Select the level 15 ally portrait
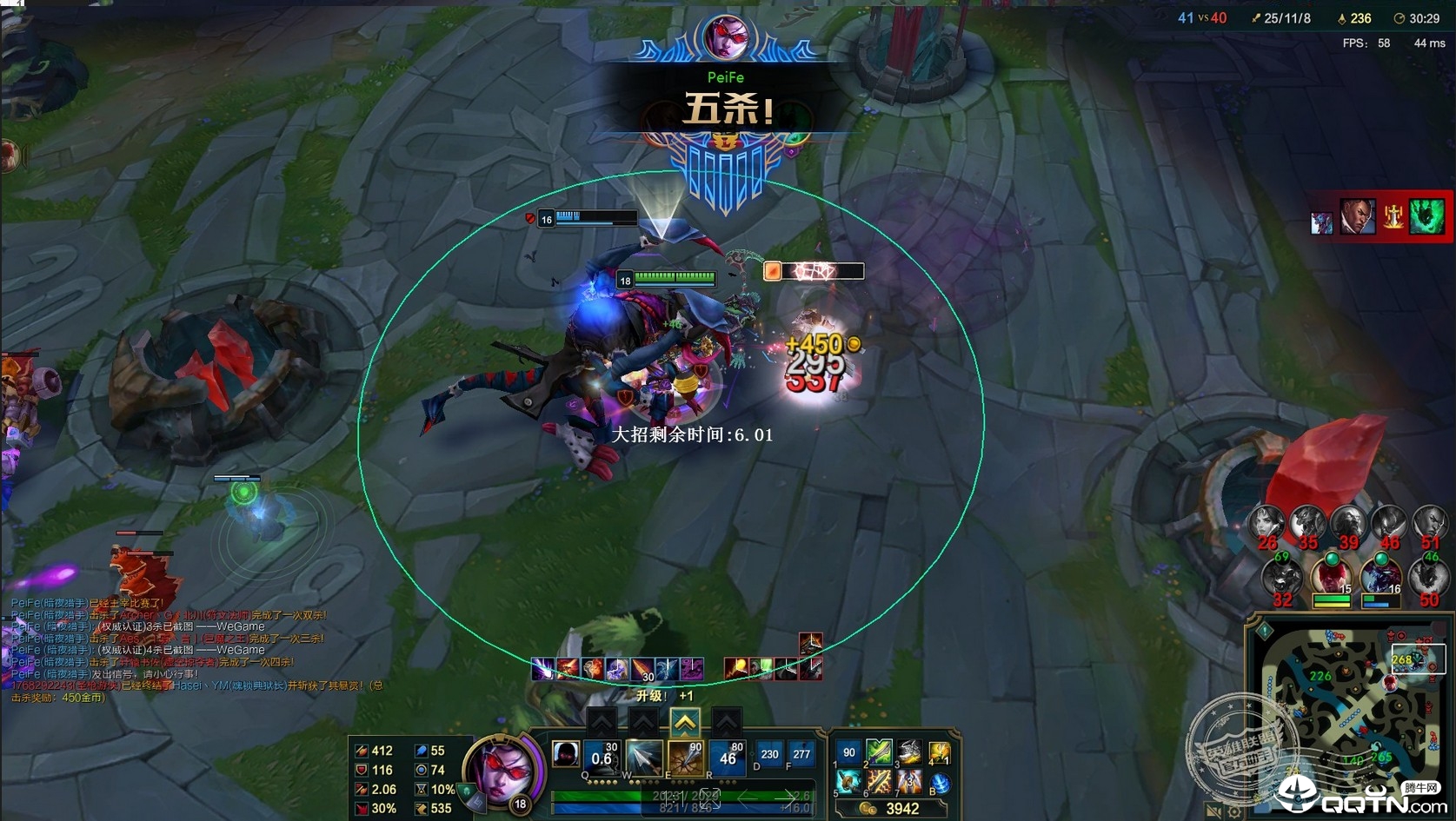This screenshot has width=1456, height=821. (x=1330, y=576)
